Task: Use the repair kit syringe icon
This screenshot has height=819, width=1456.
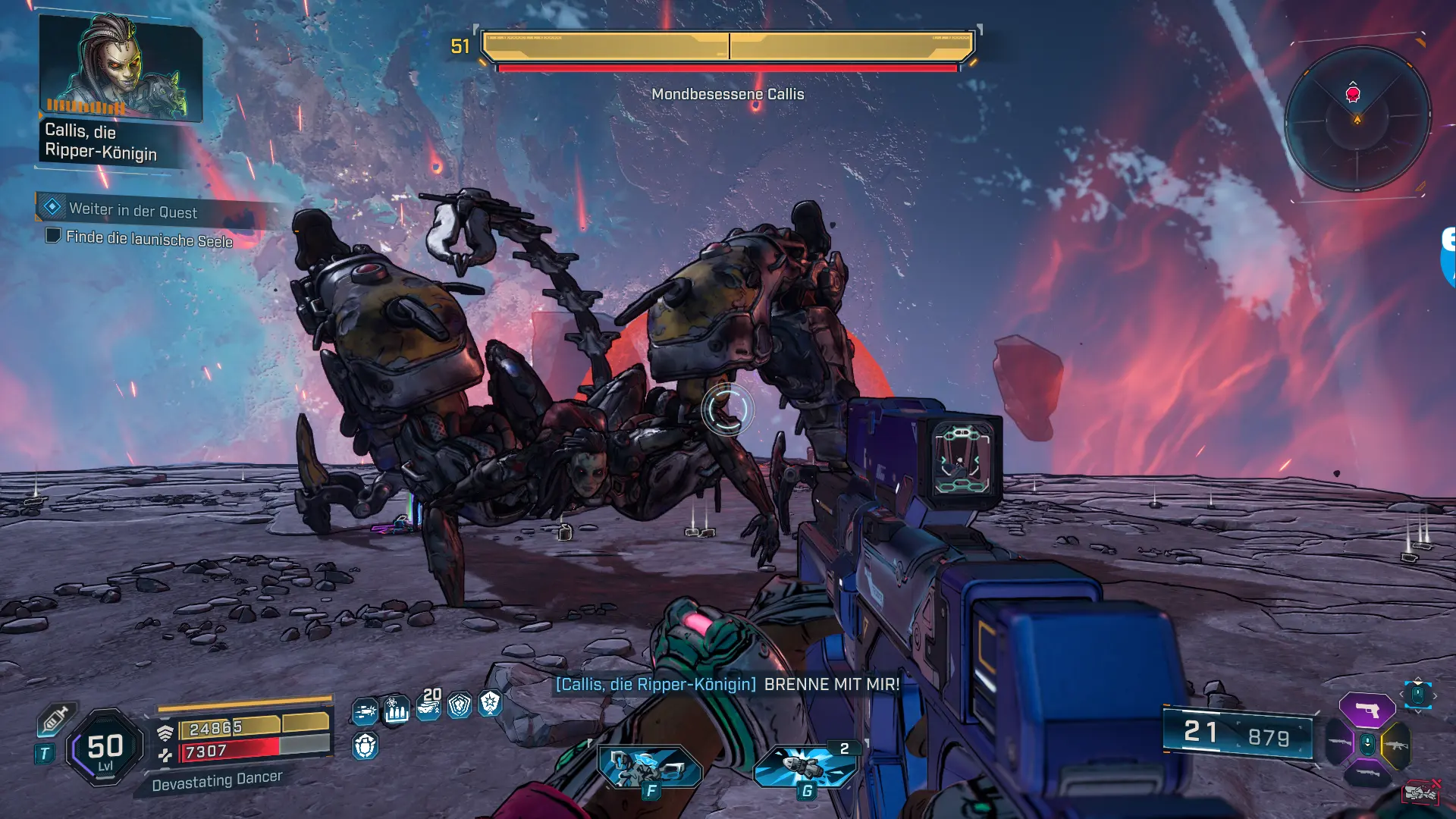Action: tap(55, 718)
